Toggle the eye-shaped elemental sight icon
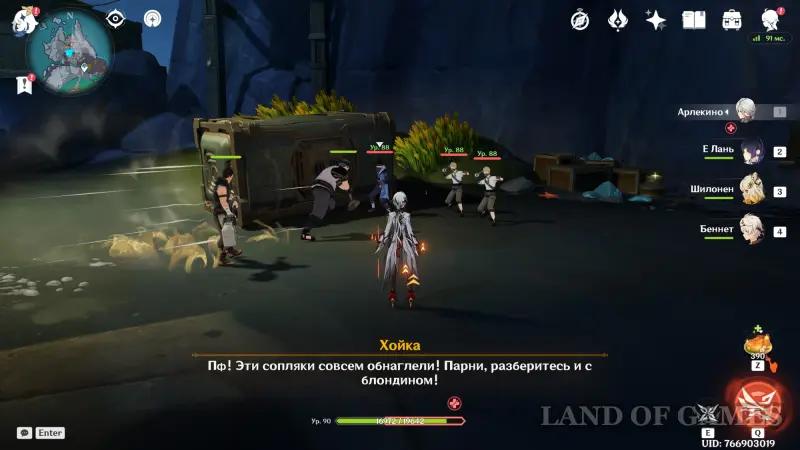Screen dimensions: 800x450 coord(116,18)
